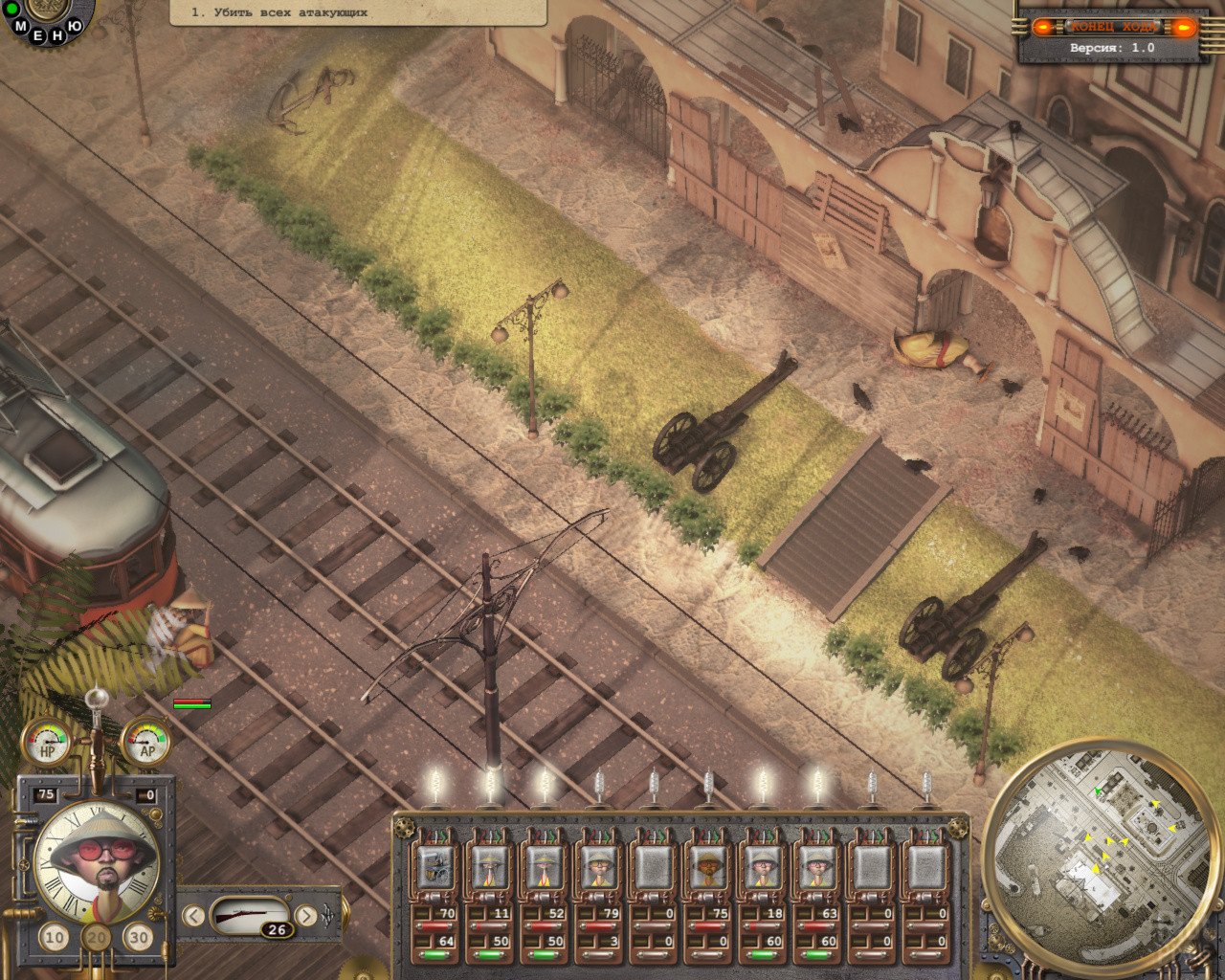
Task: Select the cannon unit portrait in squad bar
Action: click(x=435, y=867)
